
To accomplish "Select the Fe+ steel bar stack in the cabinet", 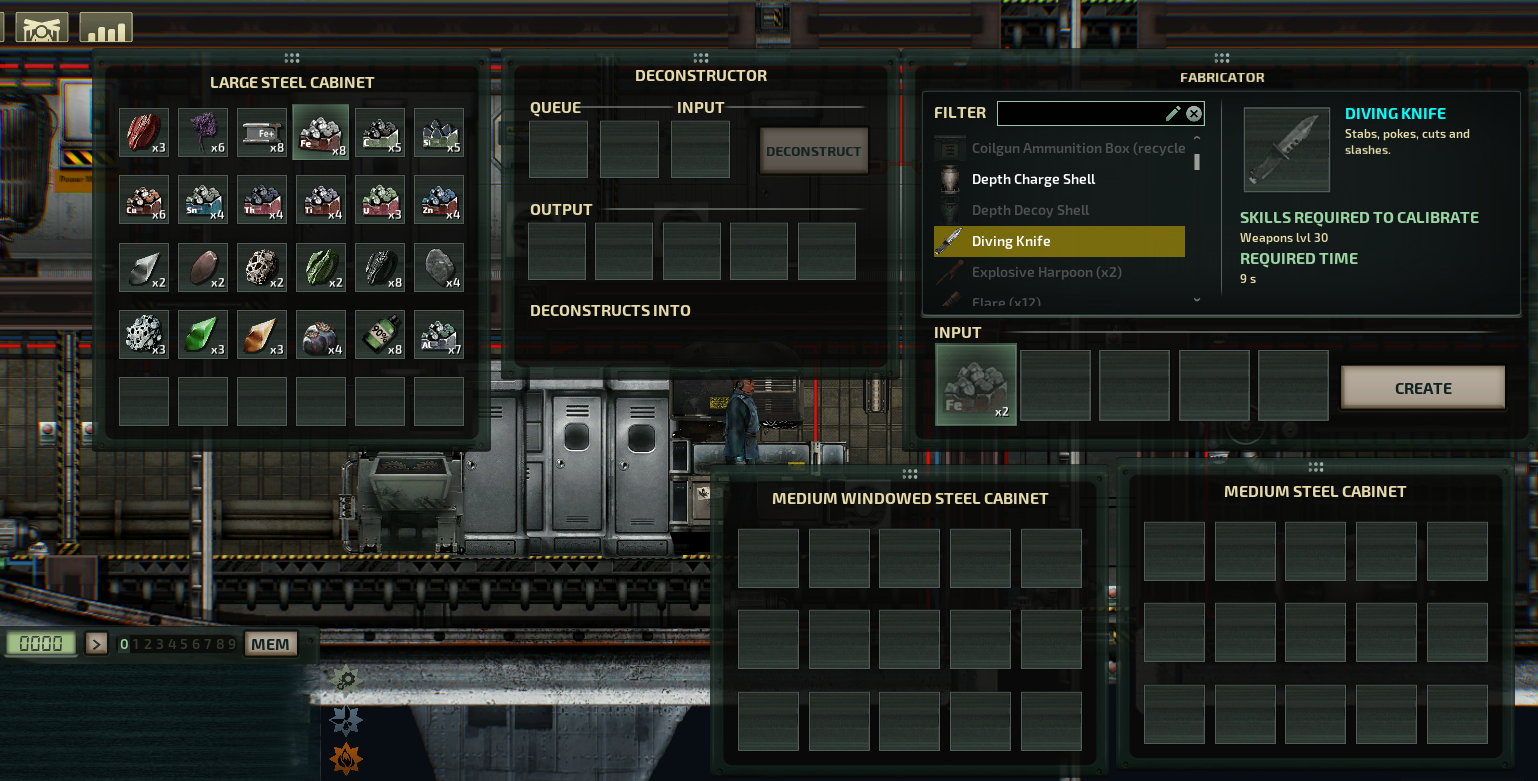I will (263, 132).
